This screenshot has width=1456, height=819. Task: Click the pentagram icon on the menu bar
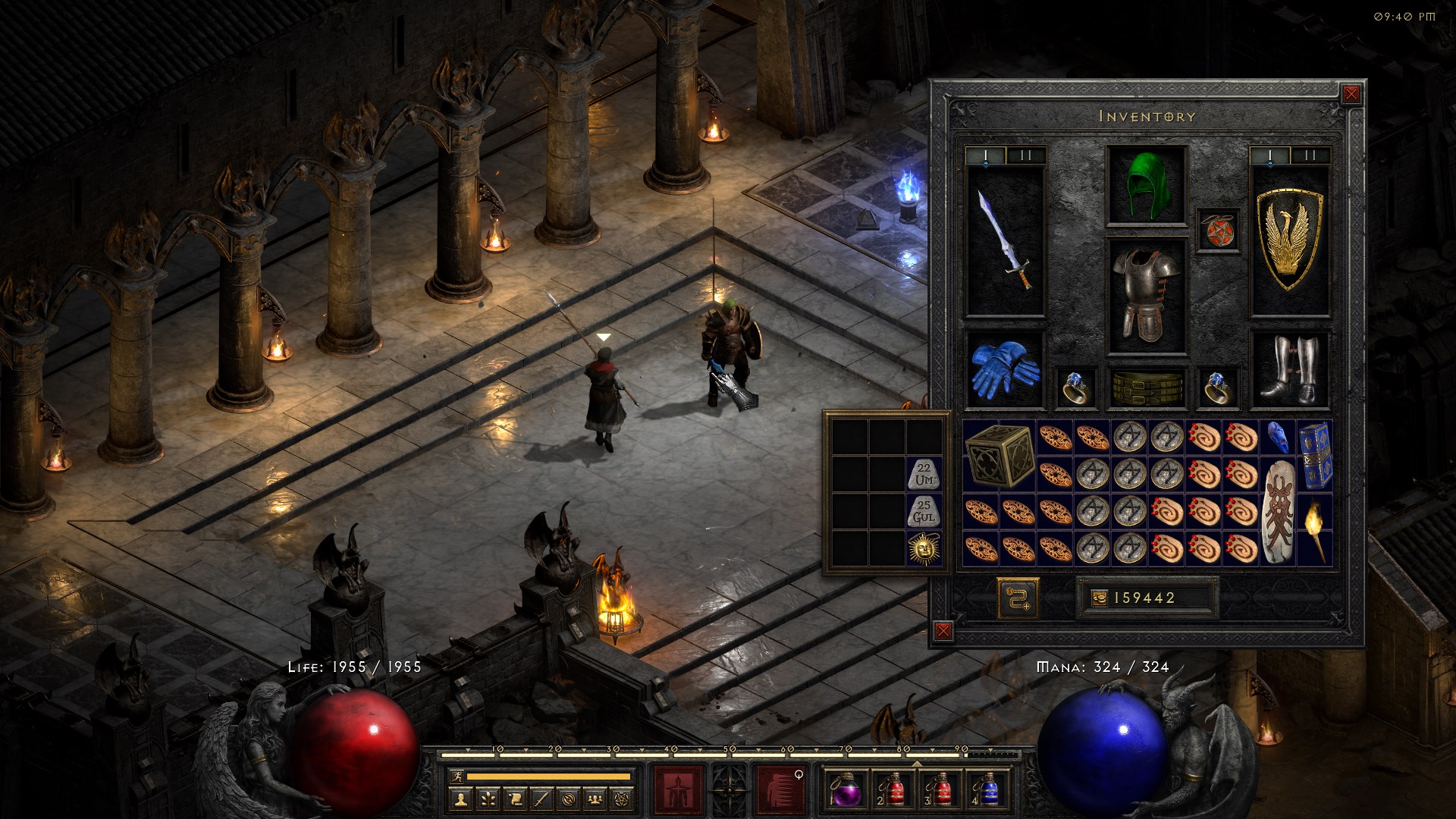(x=622, y=799)
